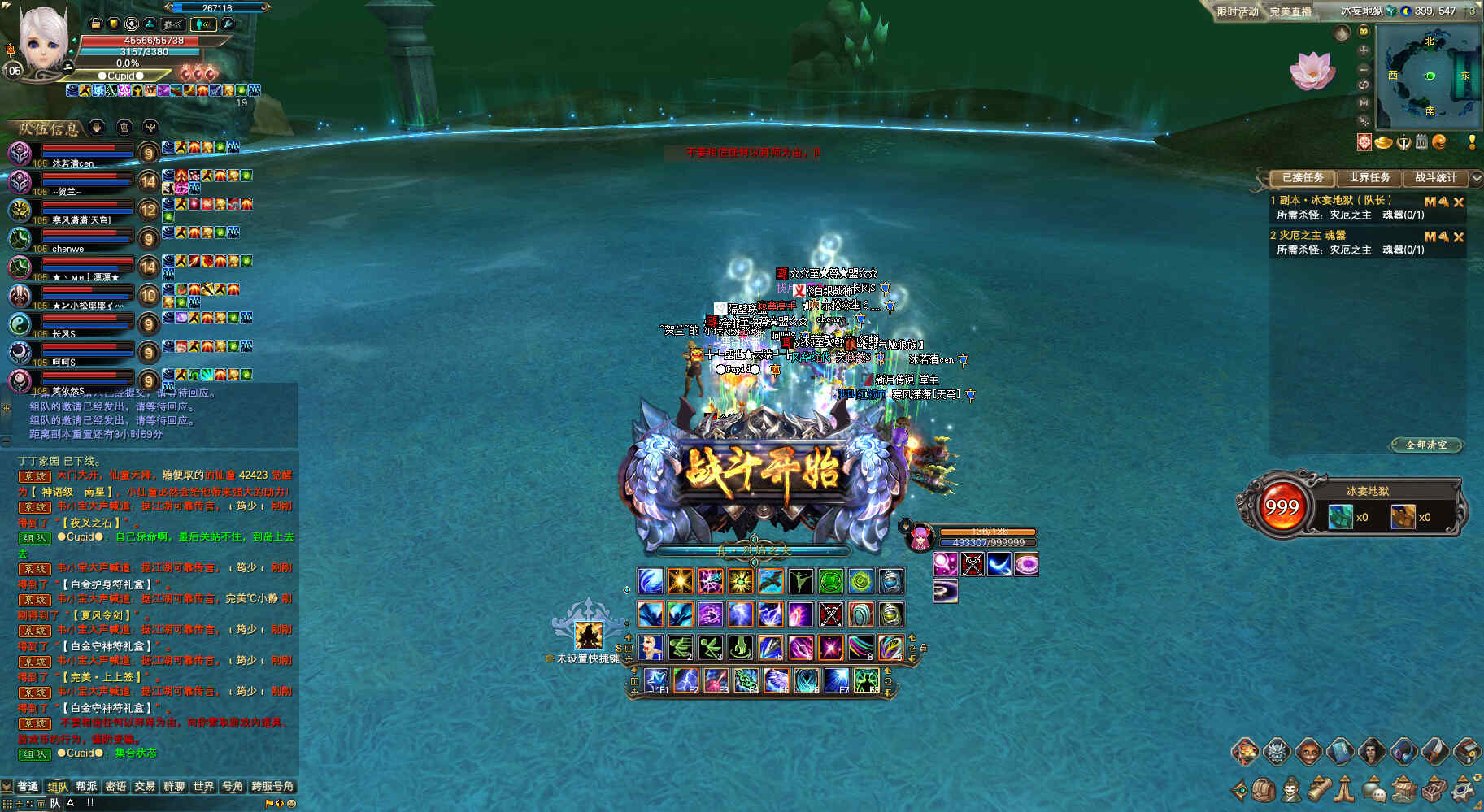1484x812 pixels.
Task: Select the 已接任务 quest tab
Action: (x=1303, y=177)
